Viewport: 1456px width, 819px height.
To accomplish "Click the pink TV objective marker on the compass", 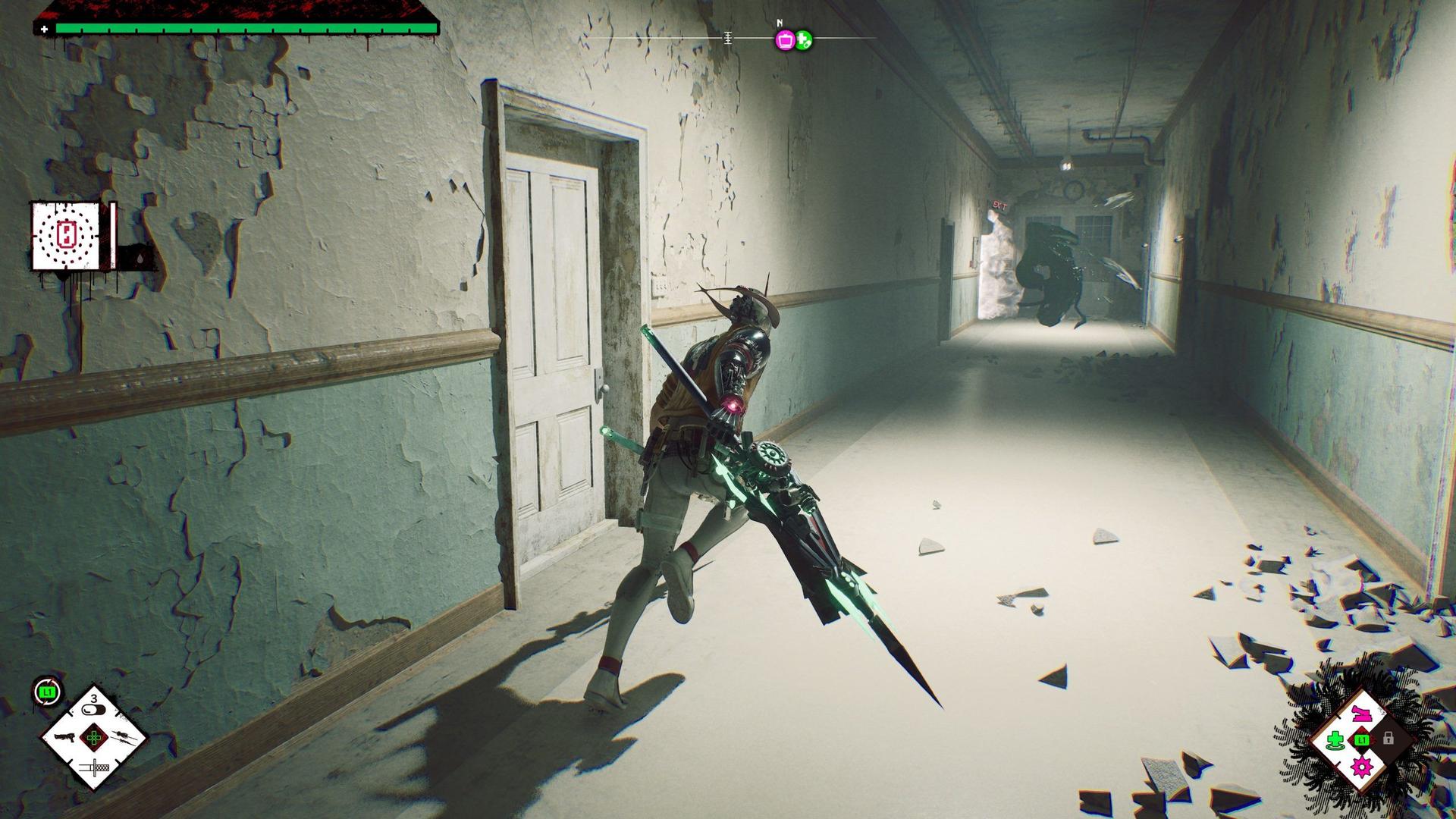I will coord(785,40).
